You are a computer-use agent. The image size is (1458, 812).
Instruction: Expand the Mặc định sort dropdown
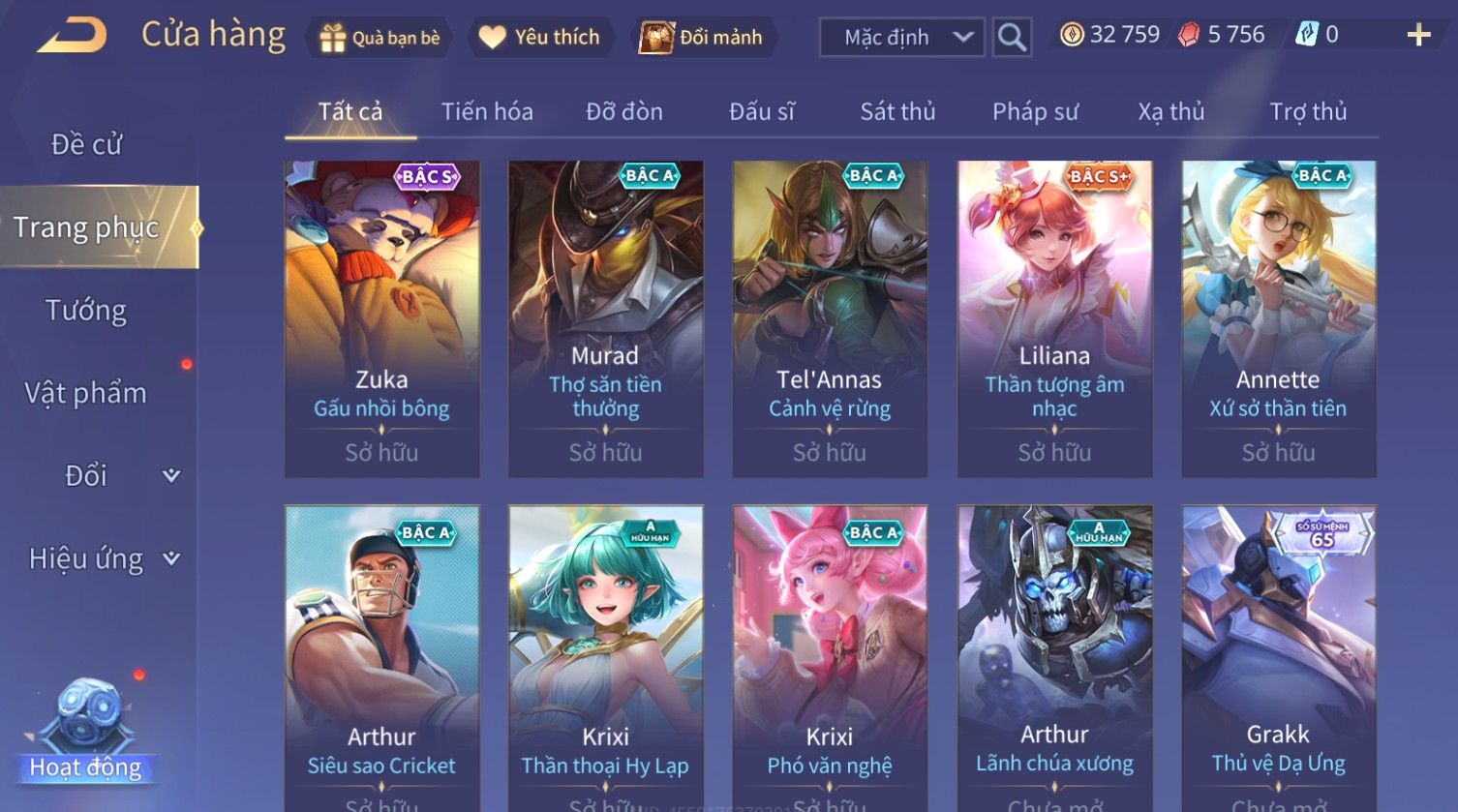(901, 38)
